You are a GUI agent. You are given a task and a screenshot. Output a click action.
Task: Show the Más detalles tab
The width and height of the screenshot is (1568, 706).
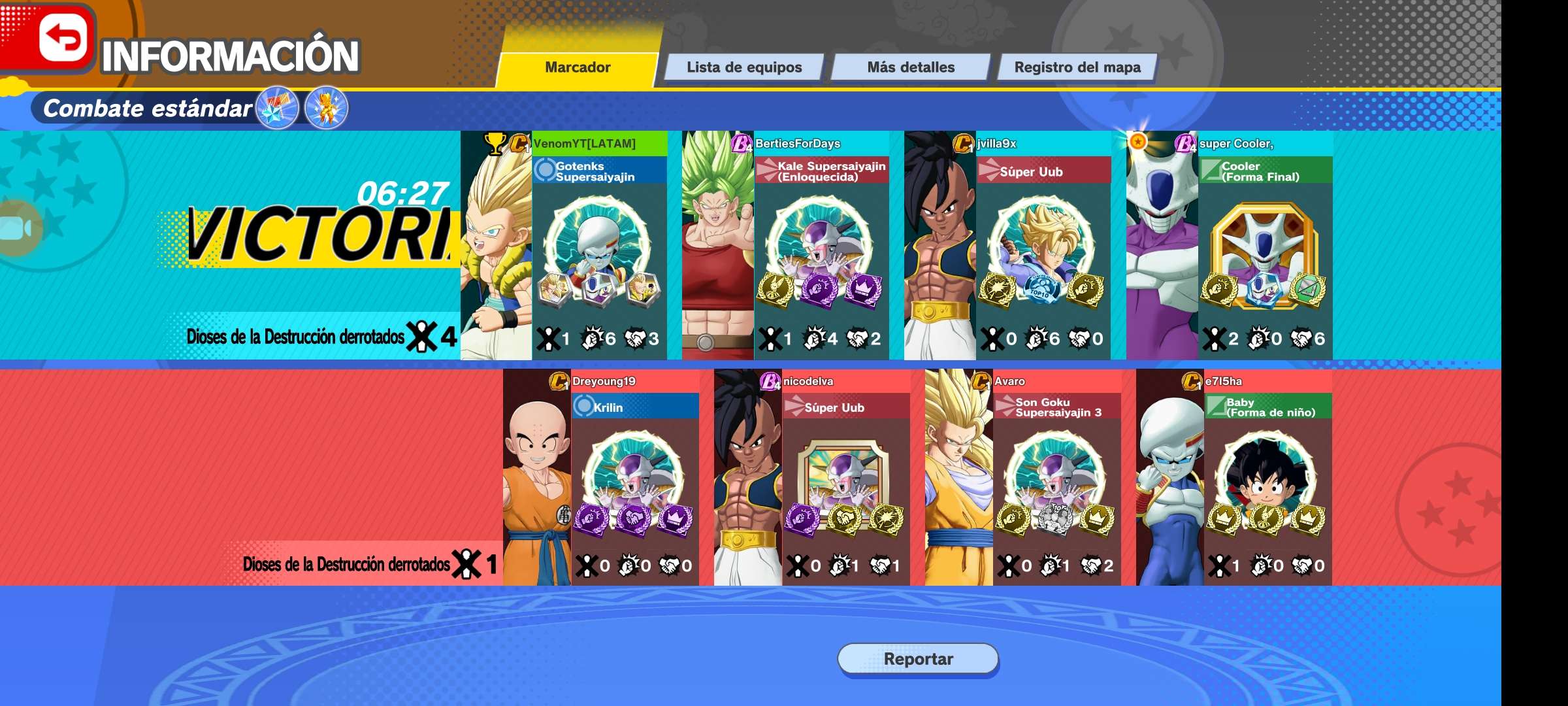coord(910,67)
